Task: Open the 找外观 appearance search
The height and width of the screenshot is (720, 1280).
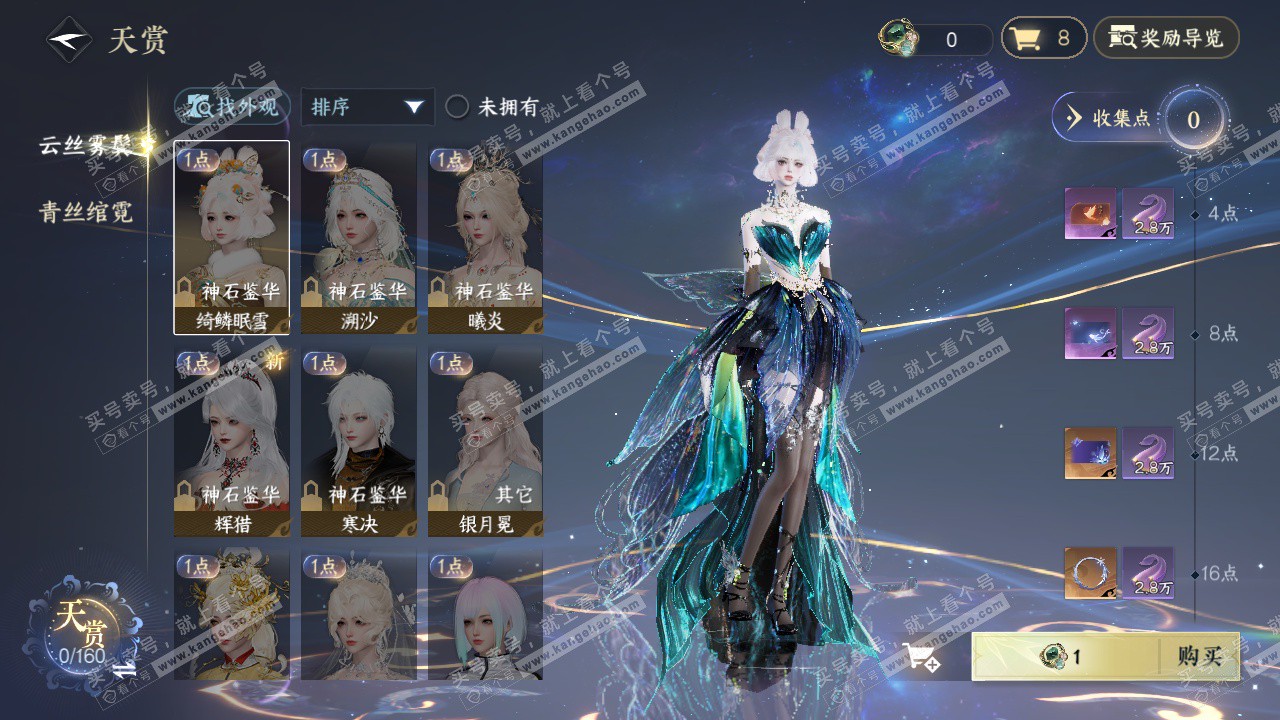Action: tap(234, 107)
